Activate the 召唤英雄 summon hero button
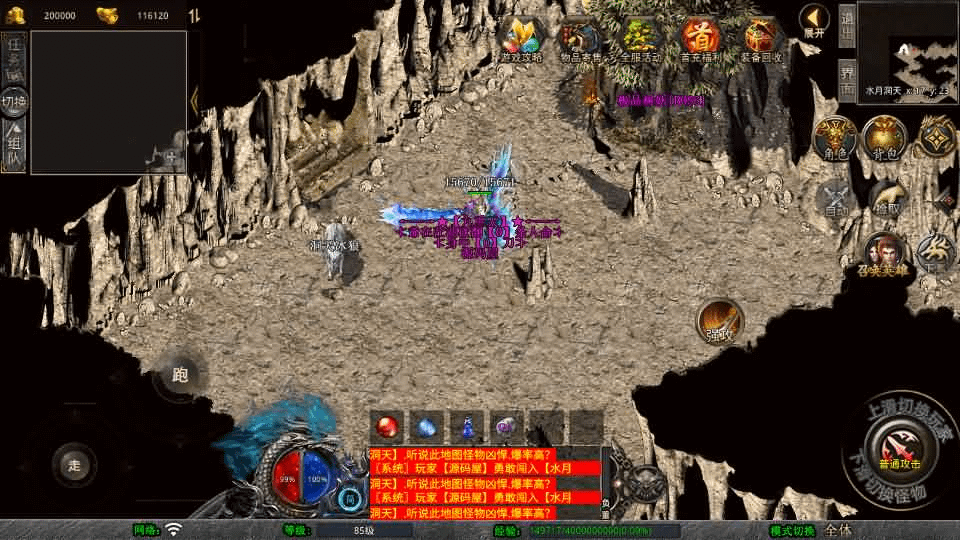The image size is (960, 540). [x=883, y=255]
